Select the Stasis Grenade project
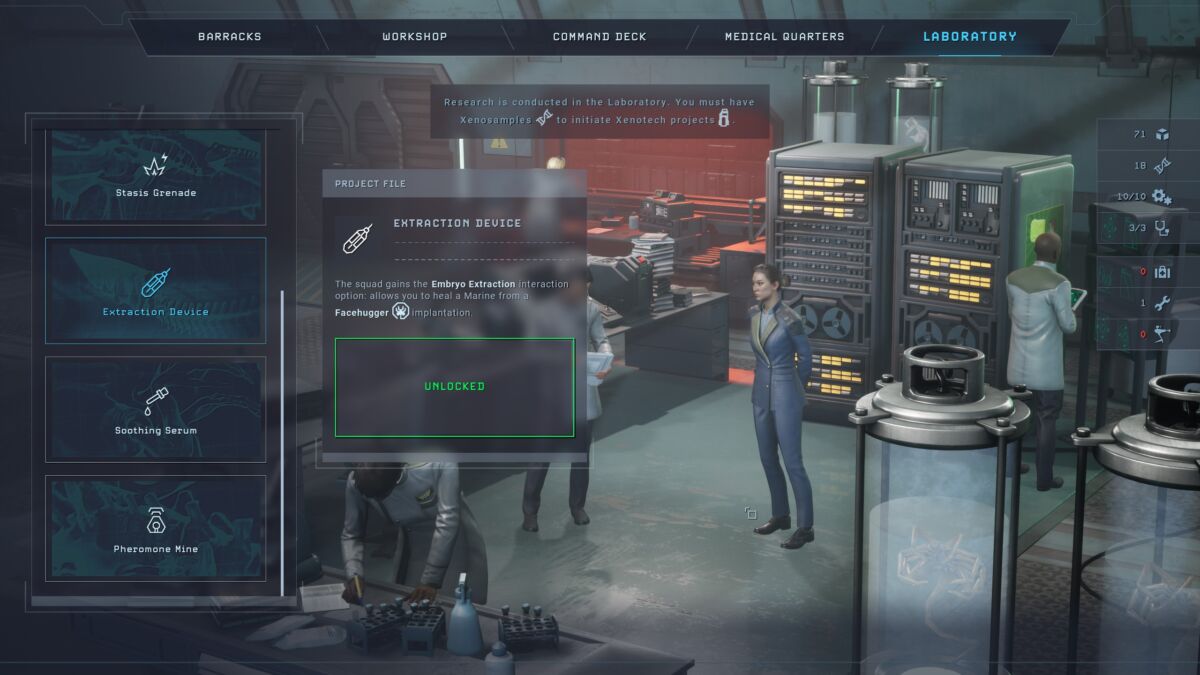The width and height of the screenshot is (1200, 675). 156,176
